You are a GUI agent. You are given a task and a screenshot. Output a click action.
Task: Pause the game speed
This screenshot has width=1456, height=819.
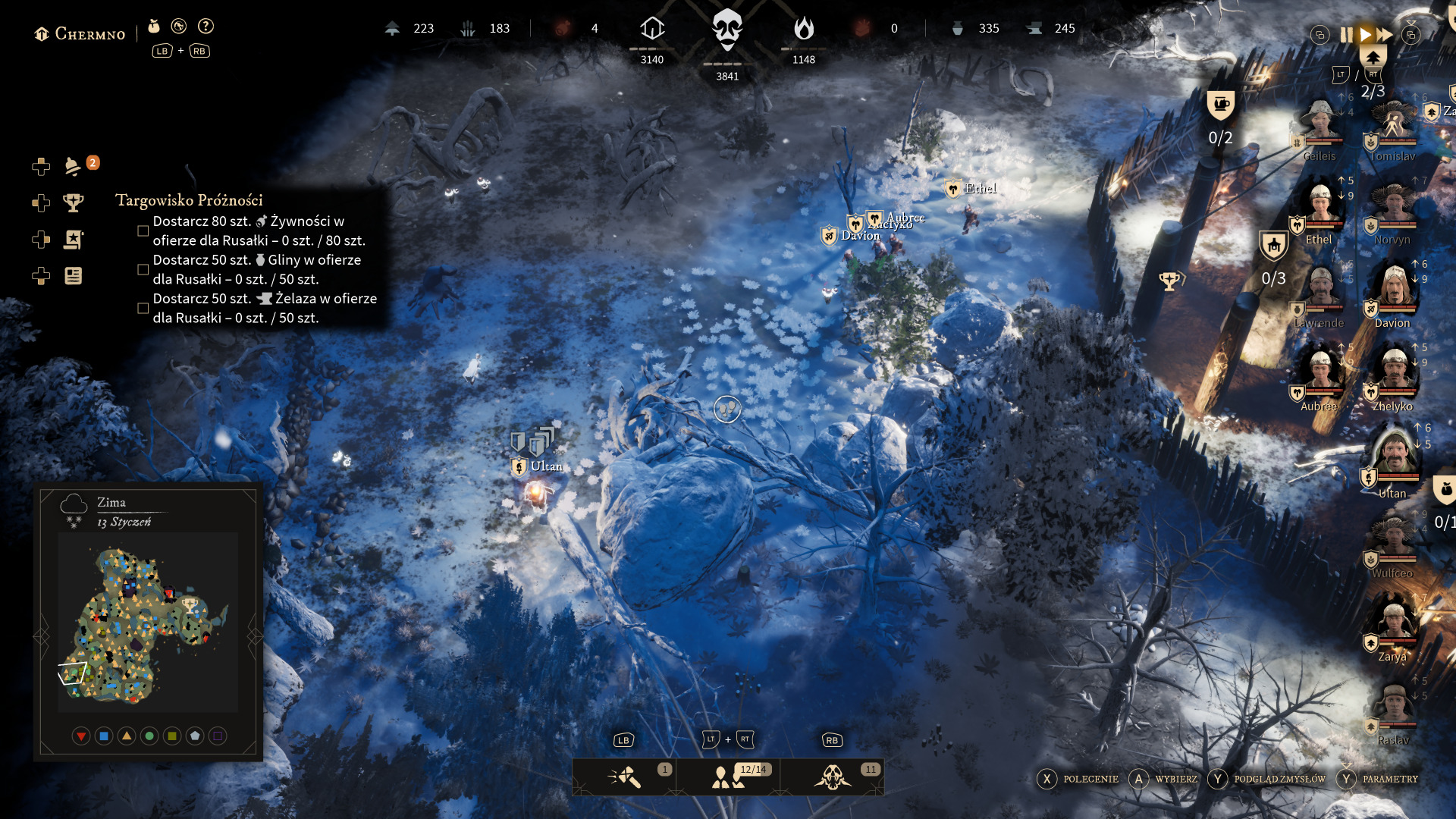1346,35
